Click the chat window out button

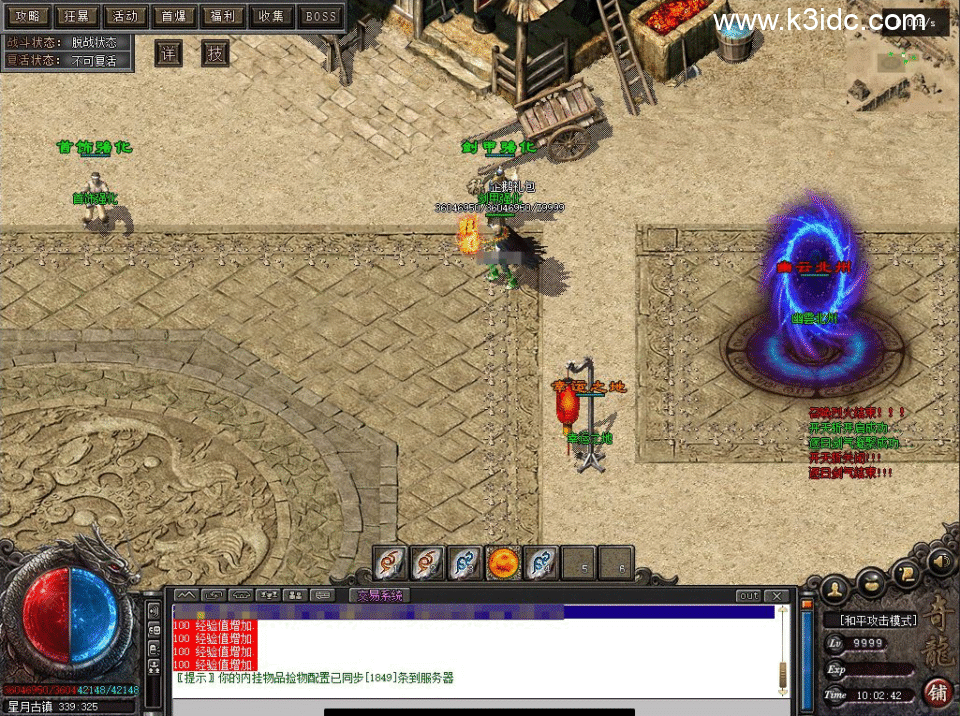pyautogui.click(x=749, y=596)
